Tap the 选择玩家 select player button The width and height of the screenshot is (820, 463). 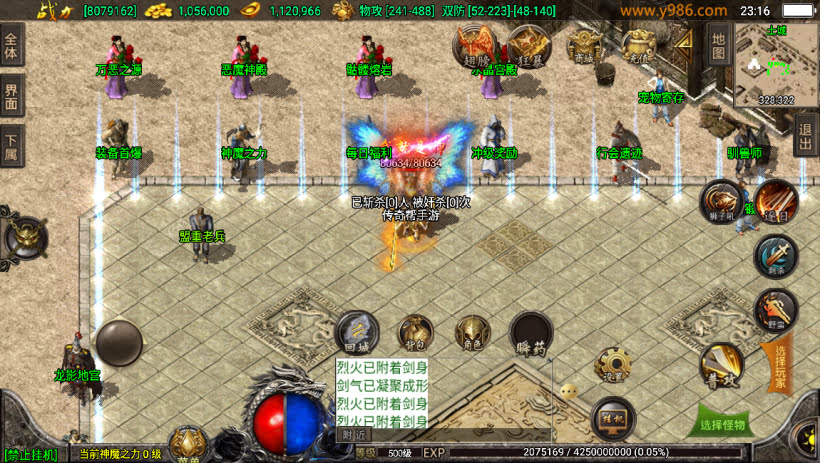[x=781, y=368]
